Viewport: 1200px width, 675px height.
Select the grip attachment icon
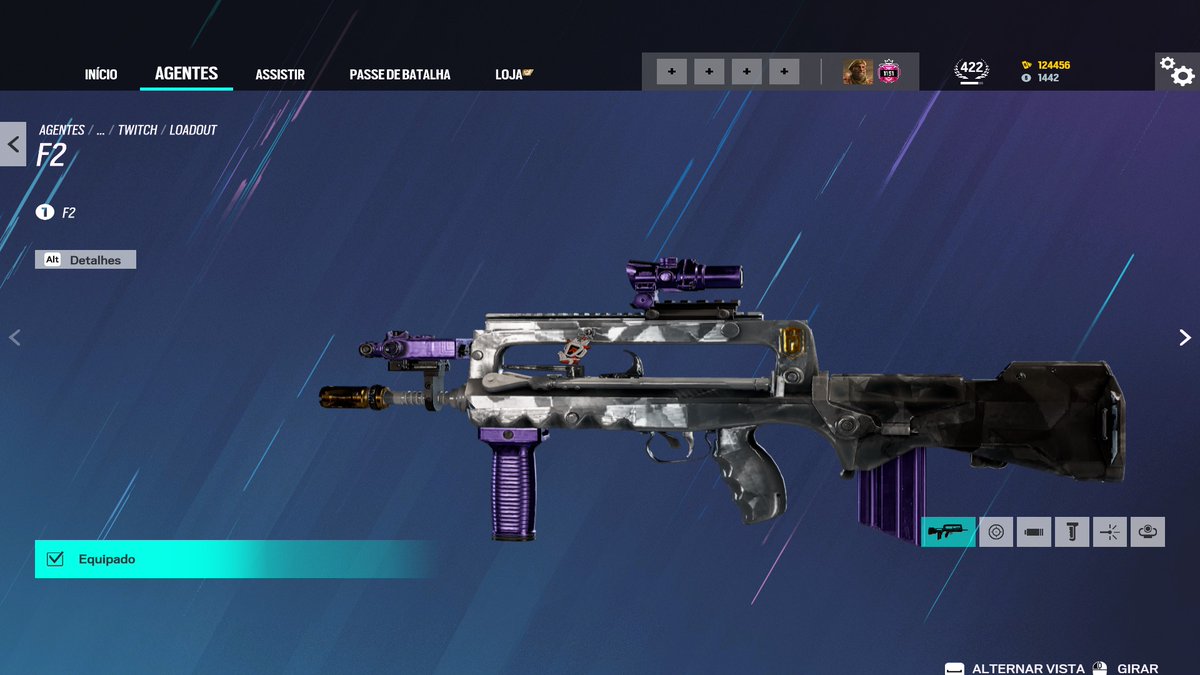click(1072, 532)
